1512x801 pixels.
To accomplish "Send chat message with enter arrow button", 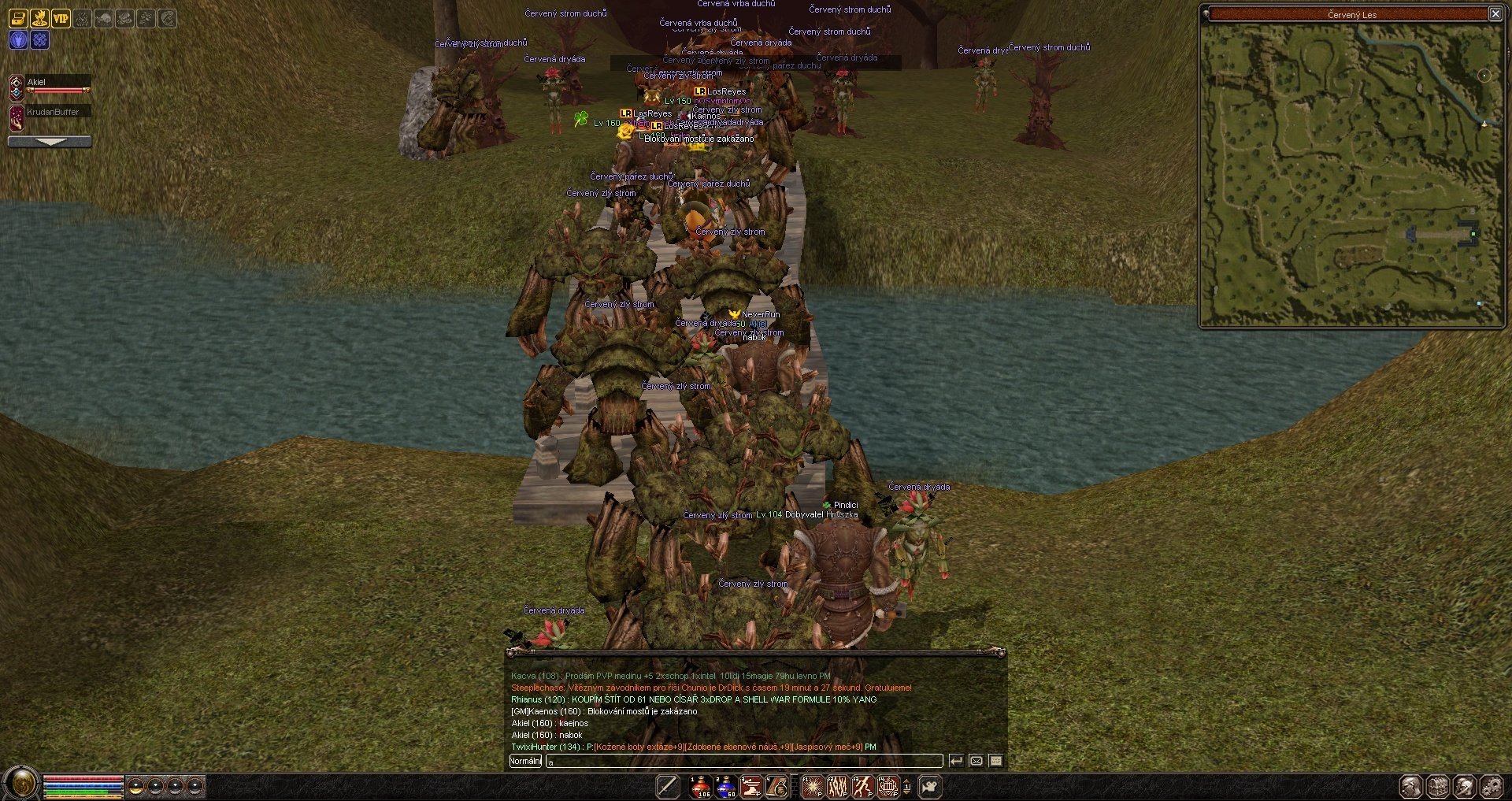I will coord(956,761).
